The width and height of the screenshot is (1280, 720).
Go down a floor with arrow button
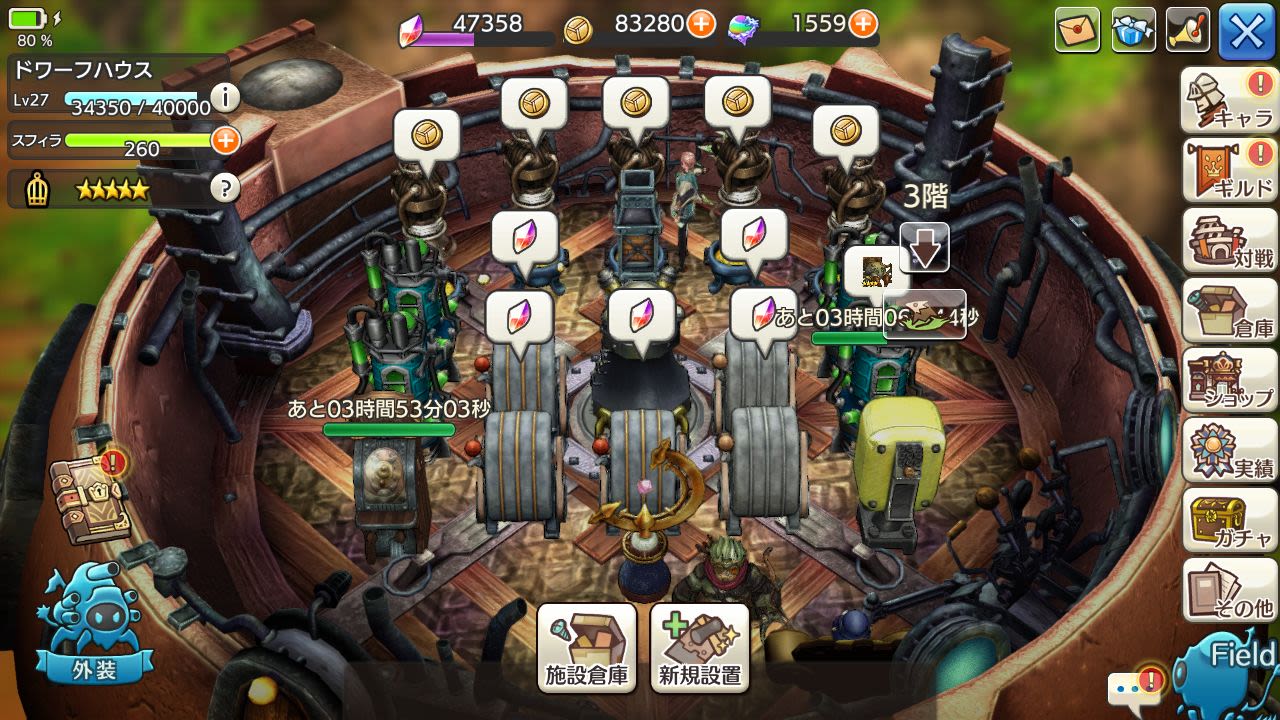click(x=924, y=247)
